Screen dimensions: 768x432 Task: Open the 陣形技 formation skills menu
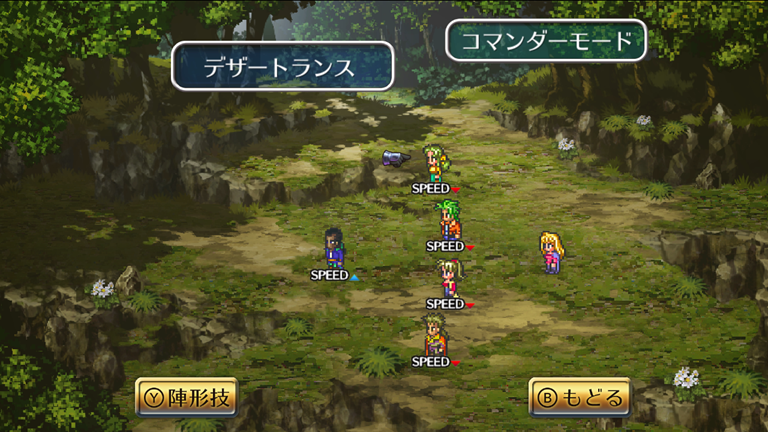tap(187, 397)
